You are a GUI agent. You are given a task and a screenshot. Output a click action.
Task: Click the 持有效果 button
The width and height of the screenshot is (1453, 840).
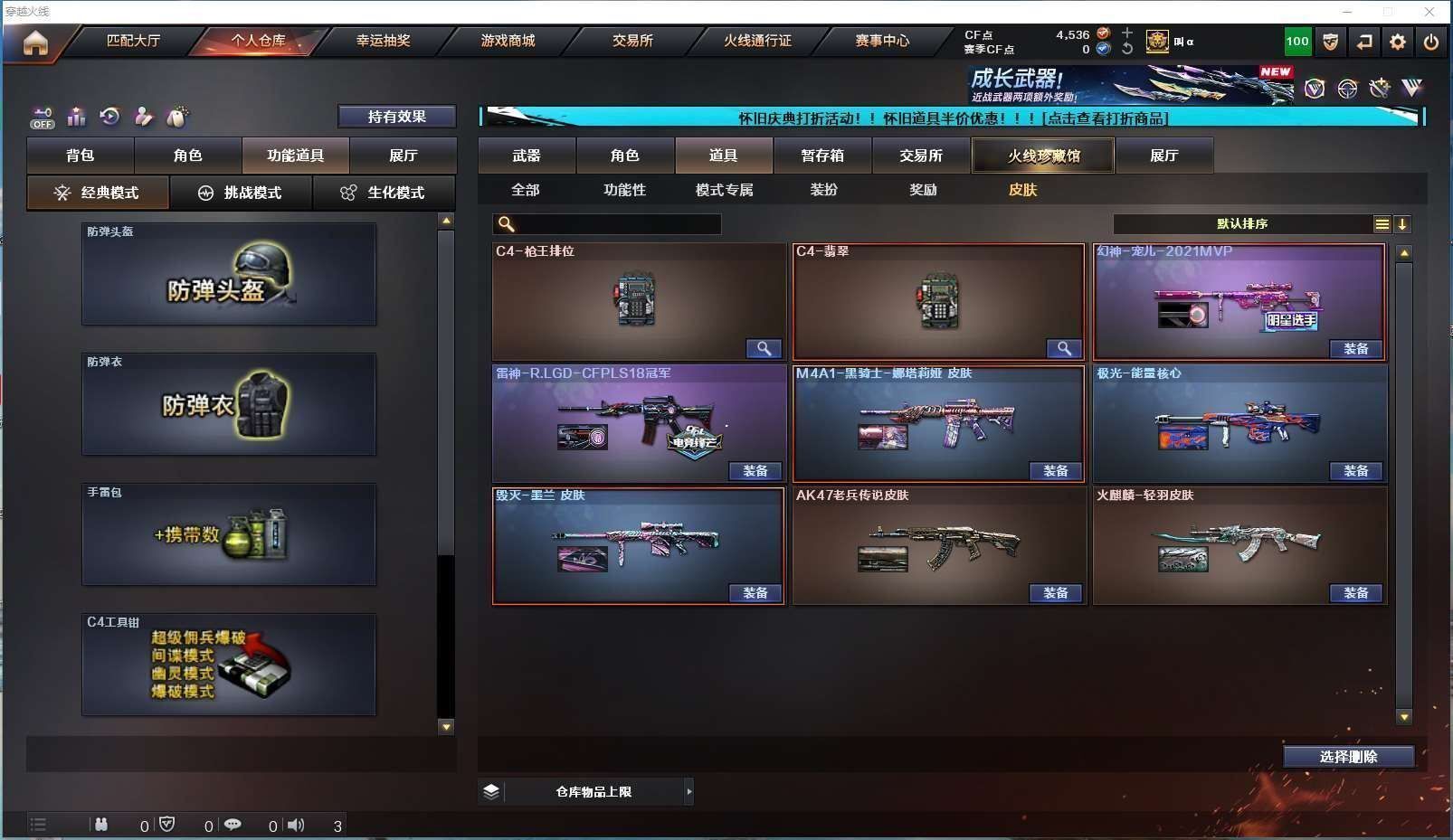(396, 117)
